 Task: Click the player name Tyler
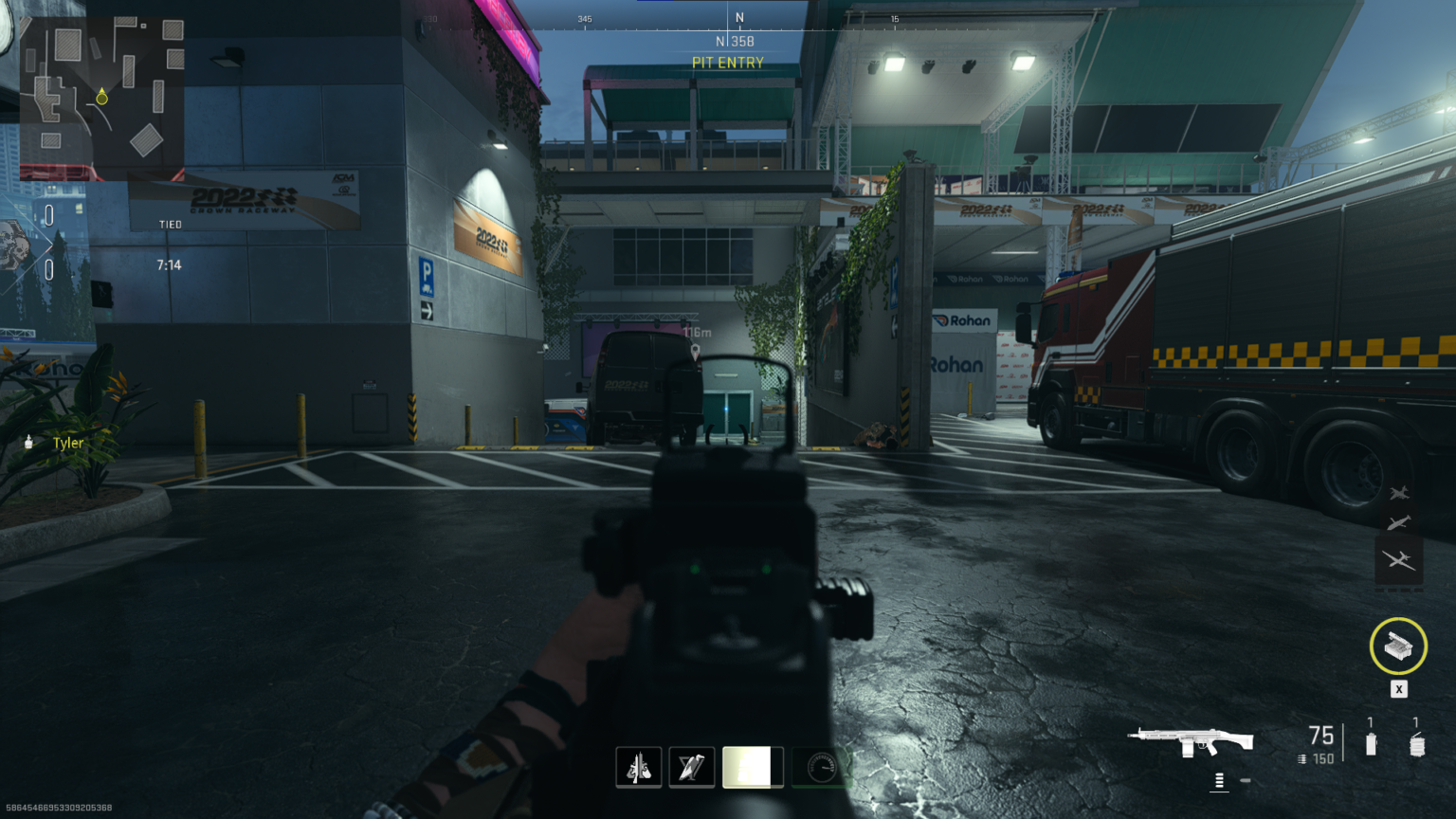coord(67,443)
